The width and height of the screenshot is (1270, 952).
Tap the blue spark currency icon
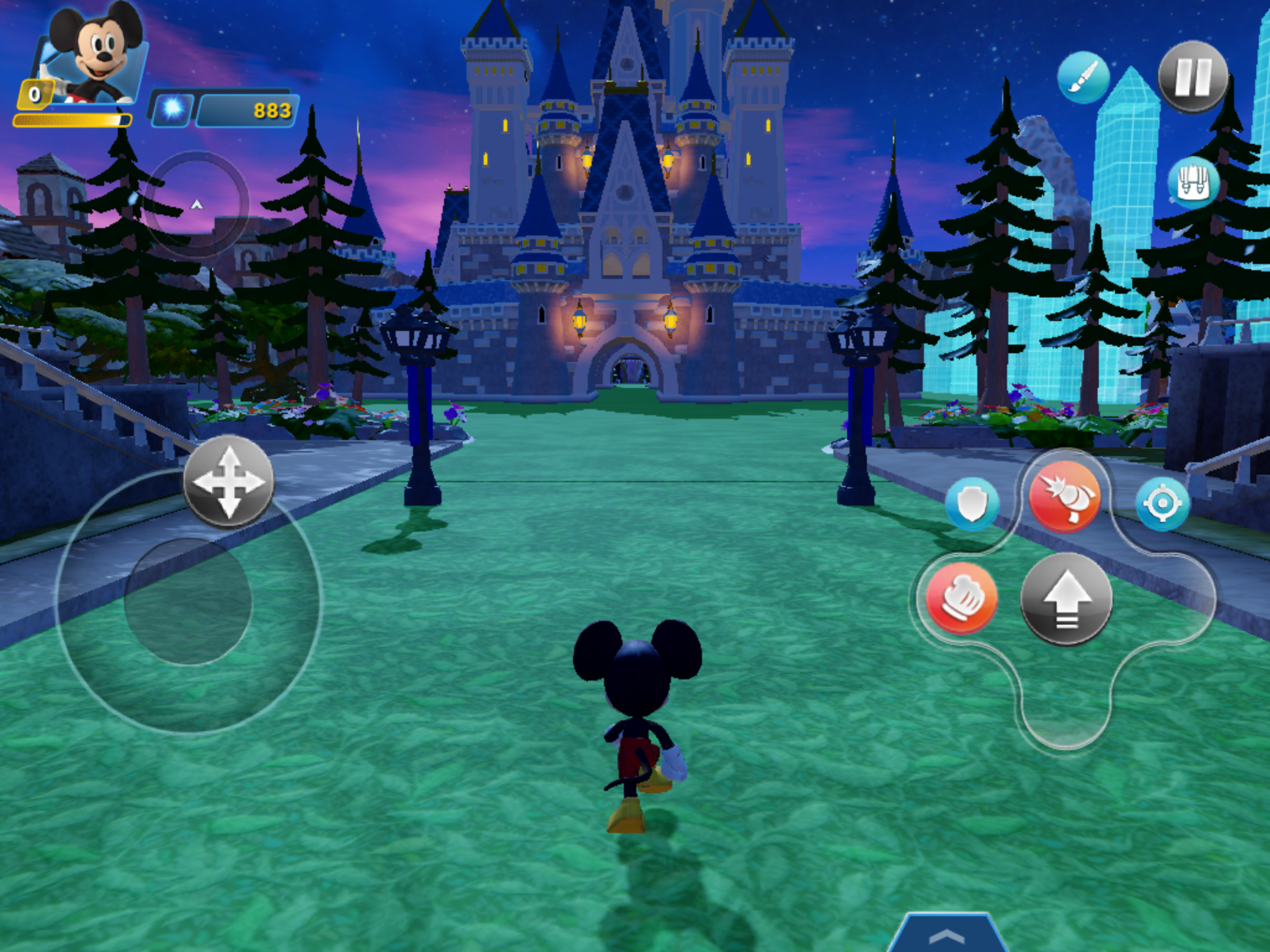click(x=173, y=110)
